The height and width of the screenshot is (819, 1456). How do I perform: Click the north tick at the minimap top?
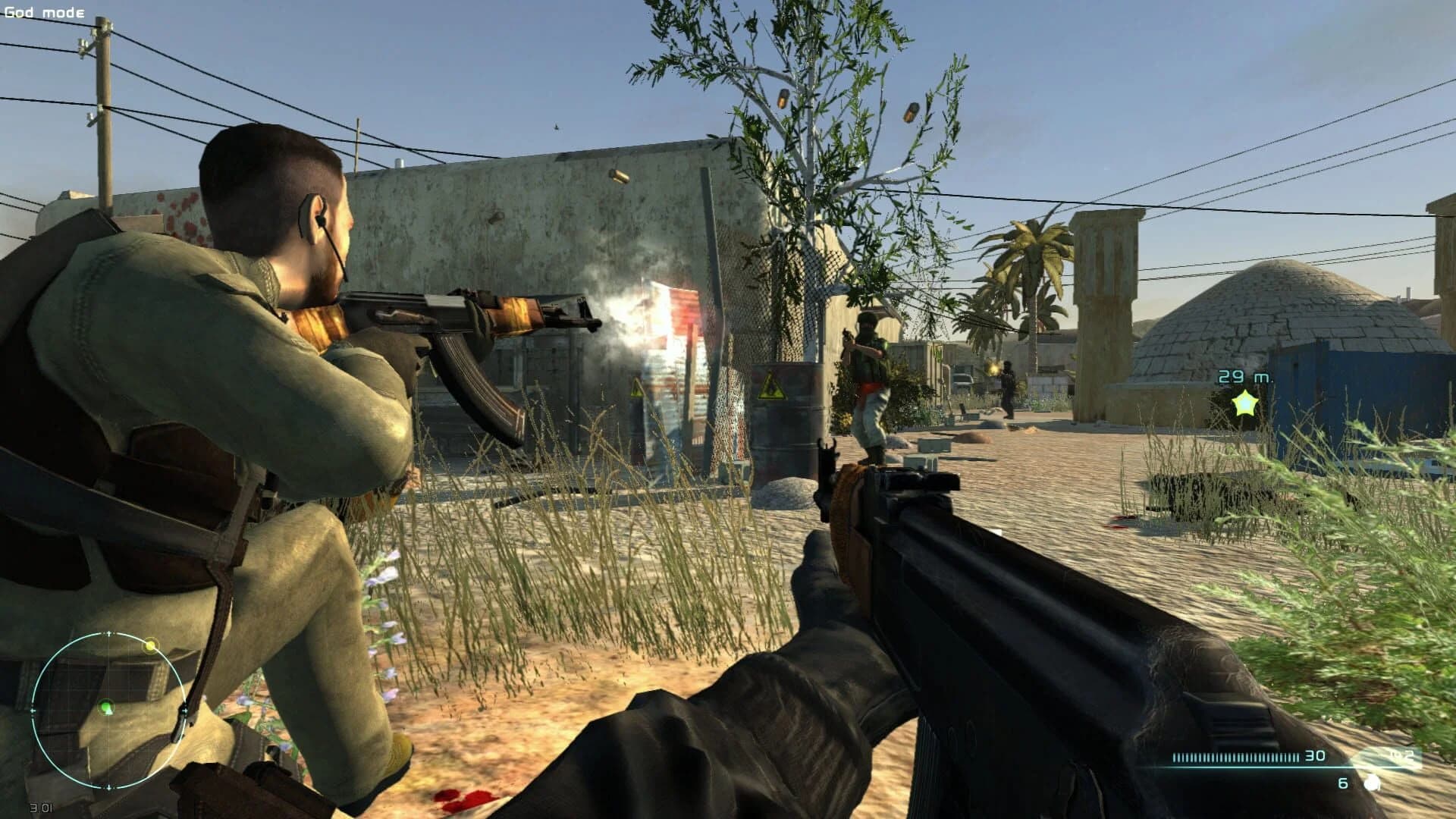(109, 632)
